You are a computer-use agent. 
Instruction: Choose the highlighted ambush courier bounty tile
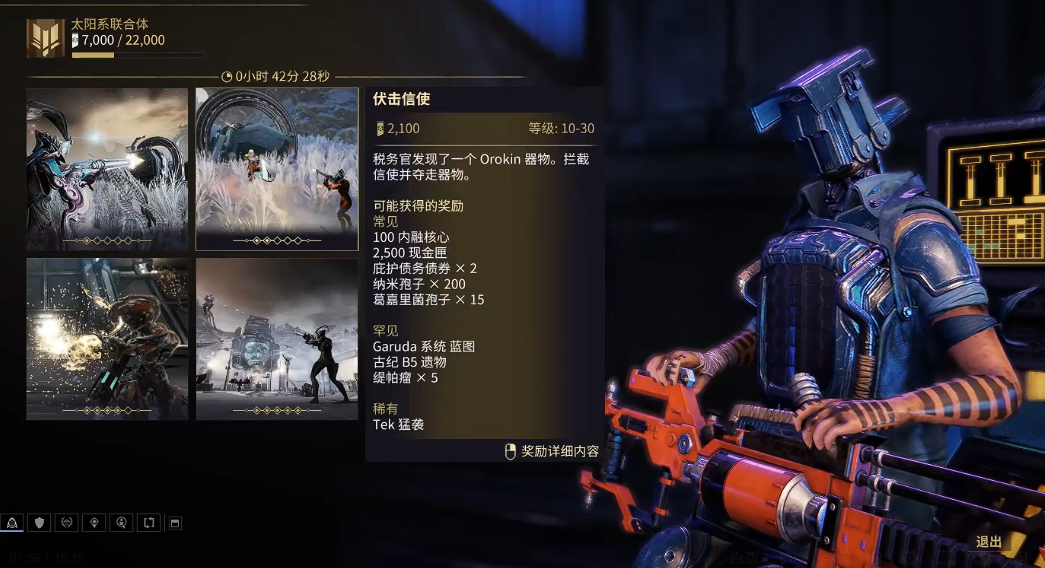coord(276,168)
